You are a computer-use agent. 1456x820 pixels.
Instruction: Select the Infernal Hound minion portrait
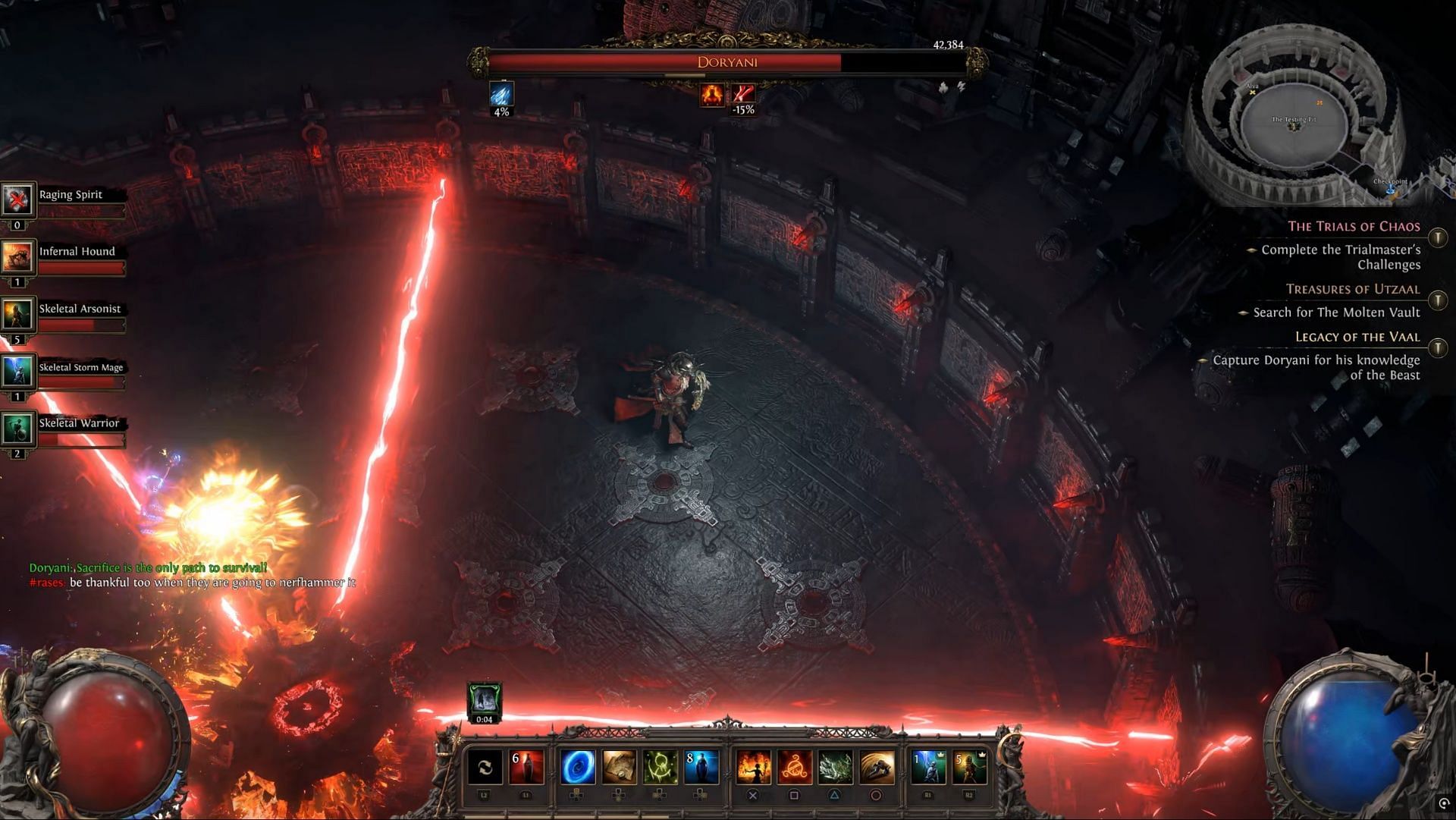pos(17,257)
